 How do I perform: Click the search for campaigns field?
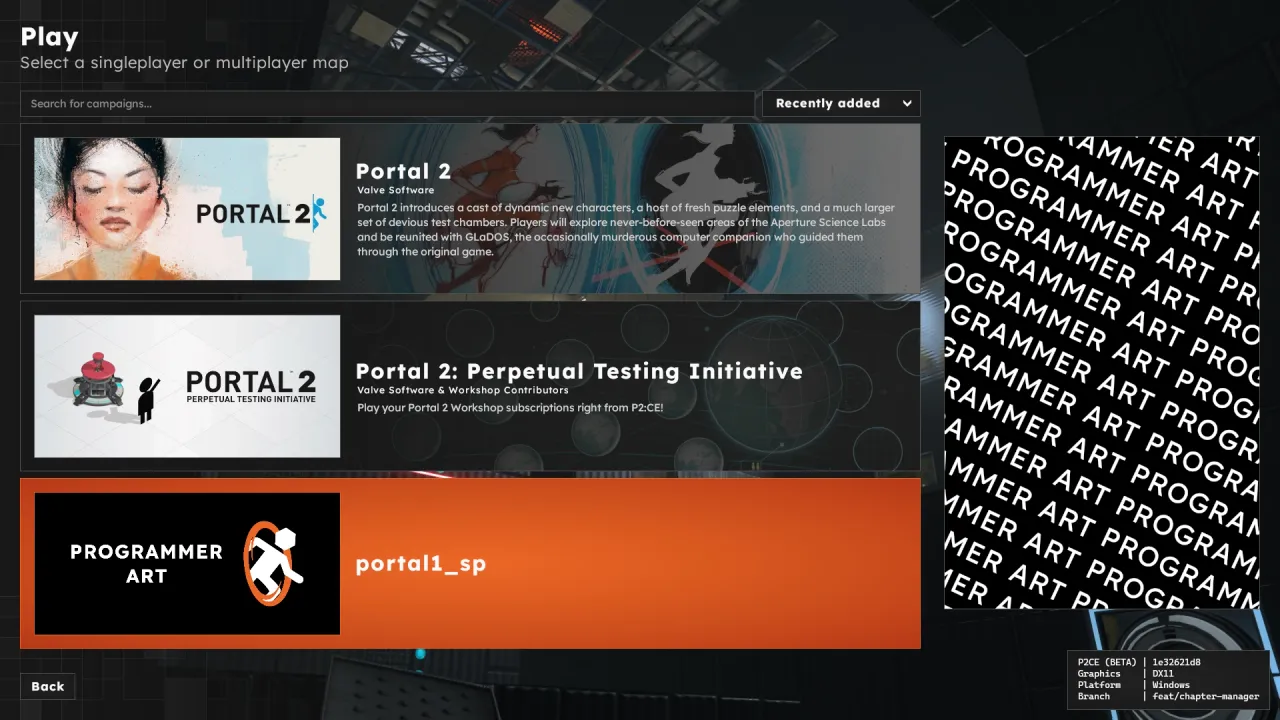387,103
